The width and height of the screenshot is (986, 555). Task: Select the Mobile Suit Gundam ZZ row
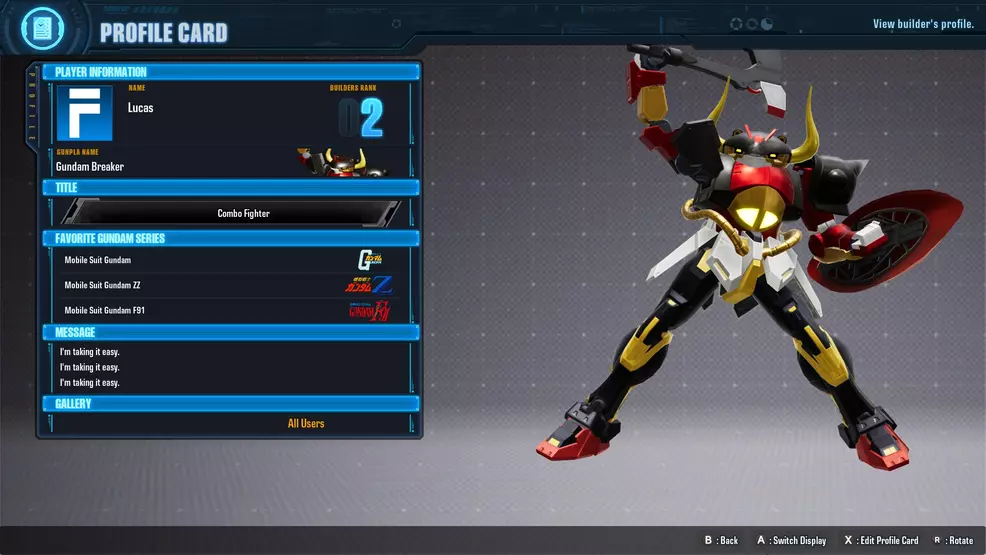click(230, 285)
